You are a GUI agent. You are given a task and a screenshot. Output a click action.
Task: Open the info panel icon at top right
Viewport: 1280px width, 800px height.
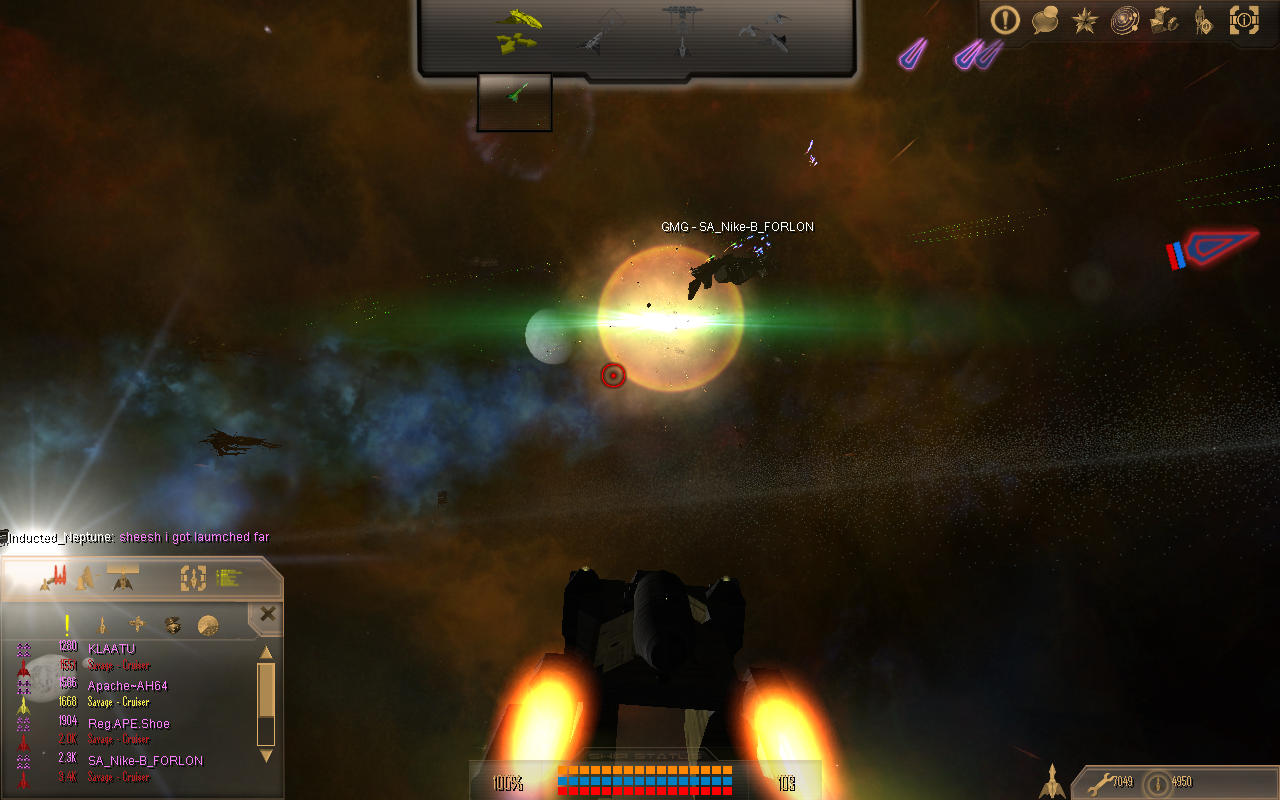coord(1244,20)
